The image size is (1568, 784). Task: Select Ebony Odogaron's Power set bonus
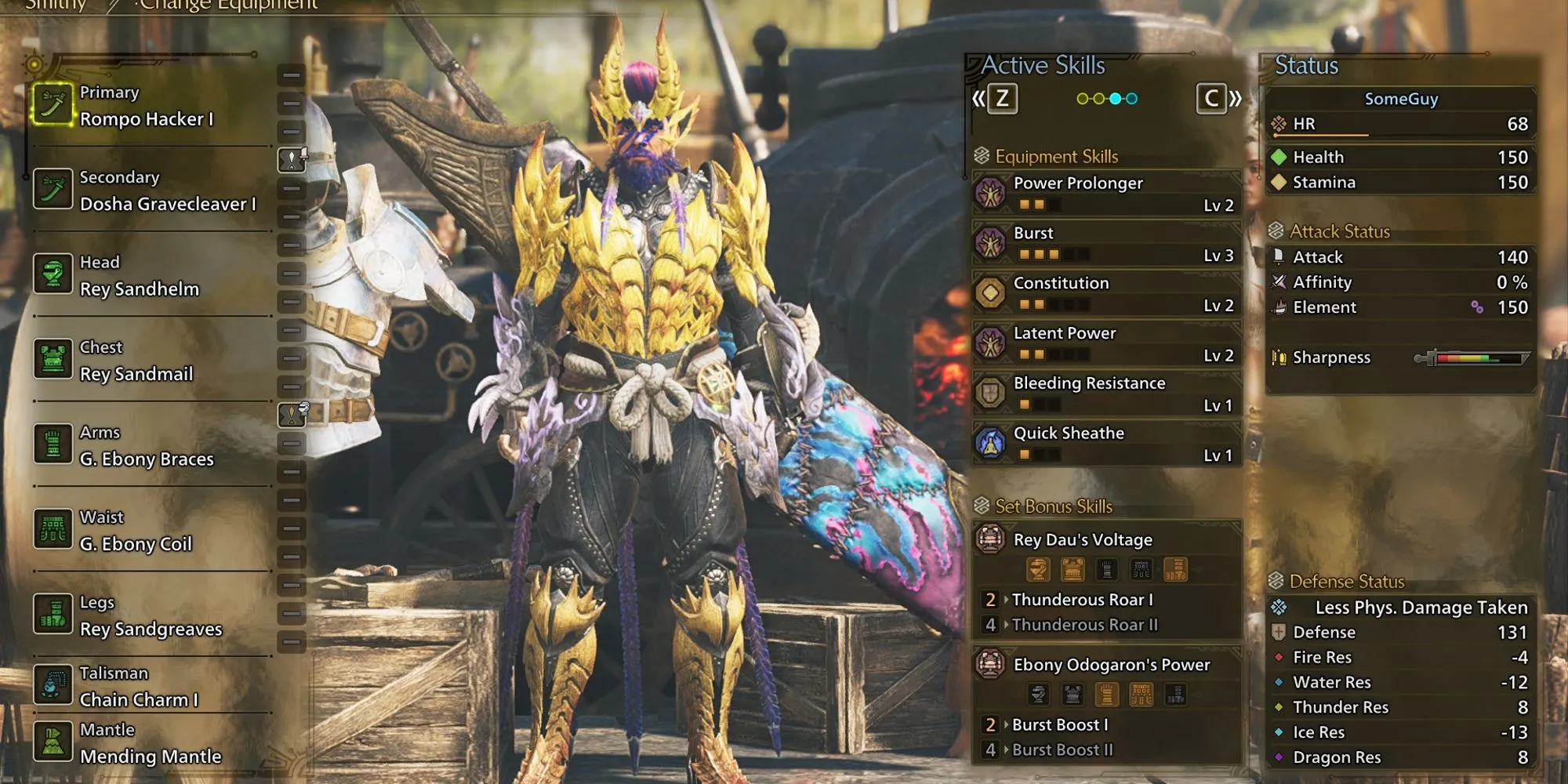pos(1105,665)
